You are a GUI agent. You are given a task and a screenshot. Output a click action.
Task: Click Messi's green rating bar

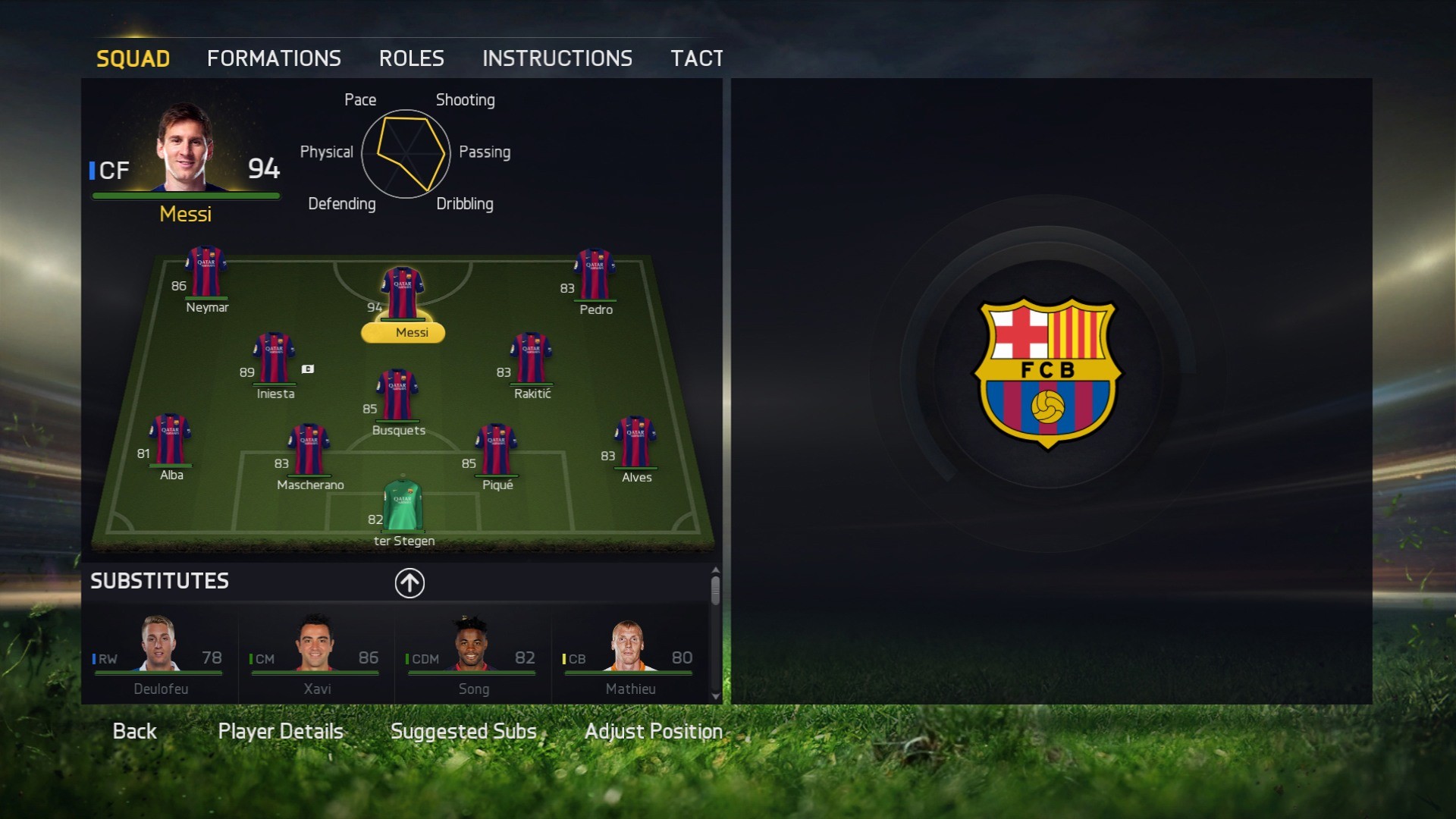tap(186, 194)
